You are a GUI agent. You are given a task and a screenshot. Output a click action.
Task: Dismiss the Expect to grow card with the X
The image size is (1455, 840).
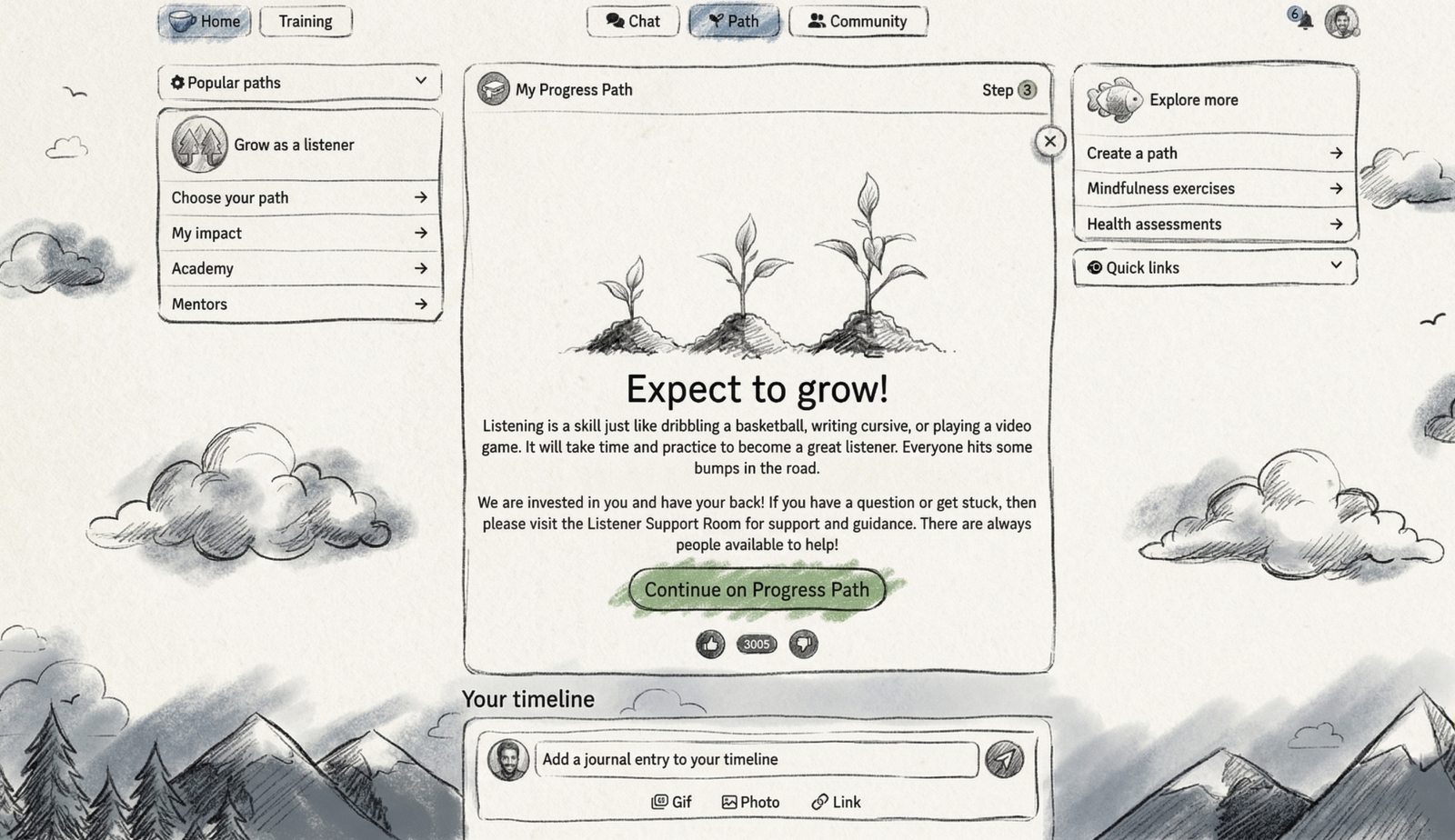1050,142
